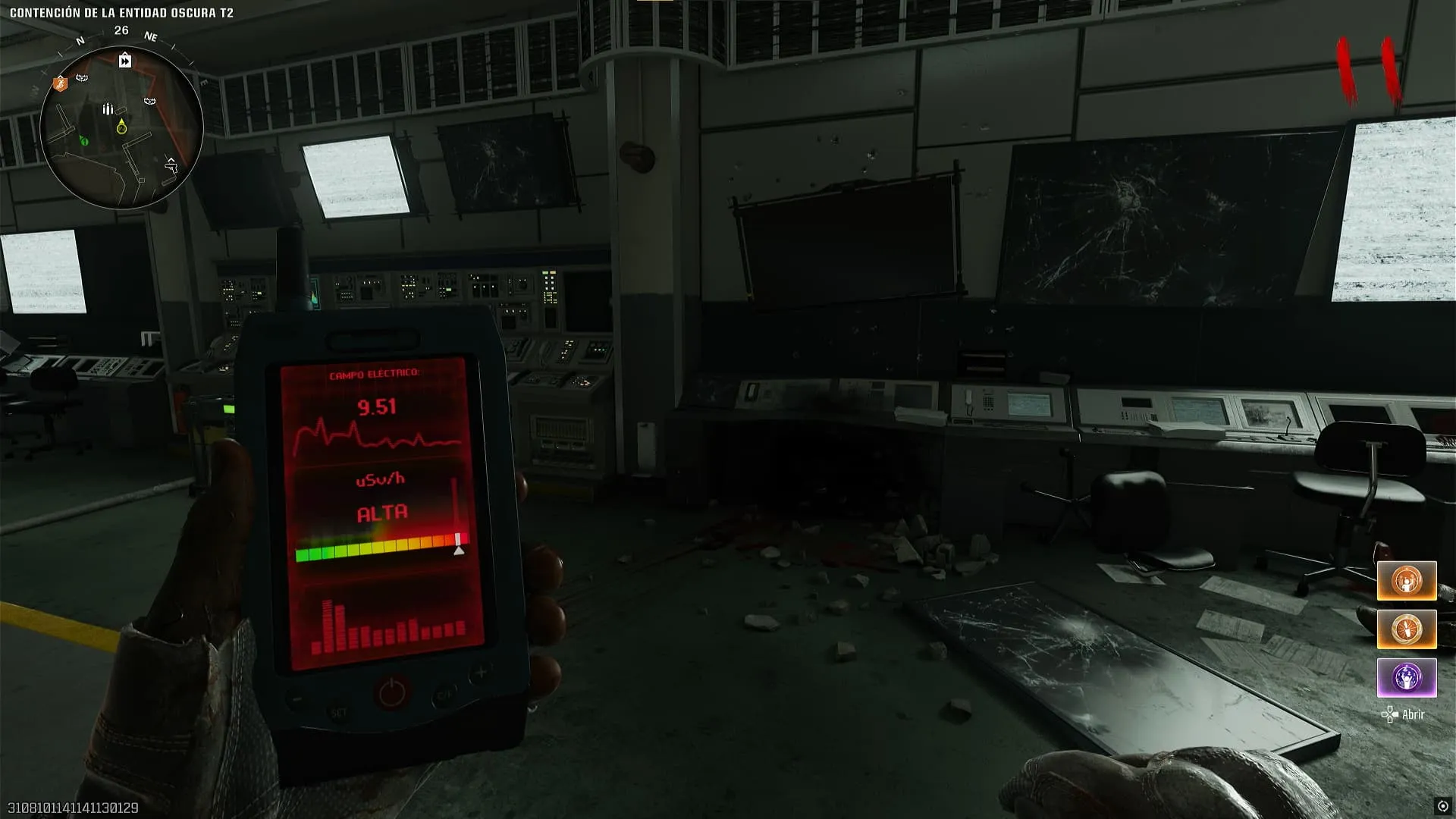Select the top orange gobblegum slot

(x=1407, y=581)
